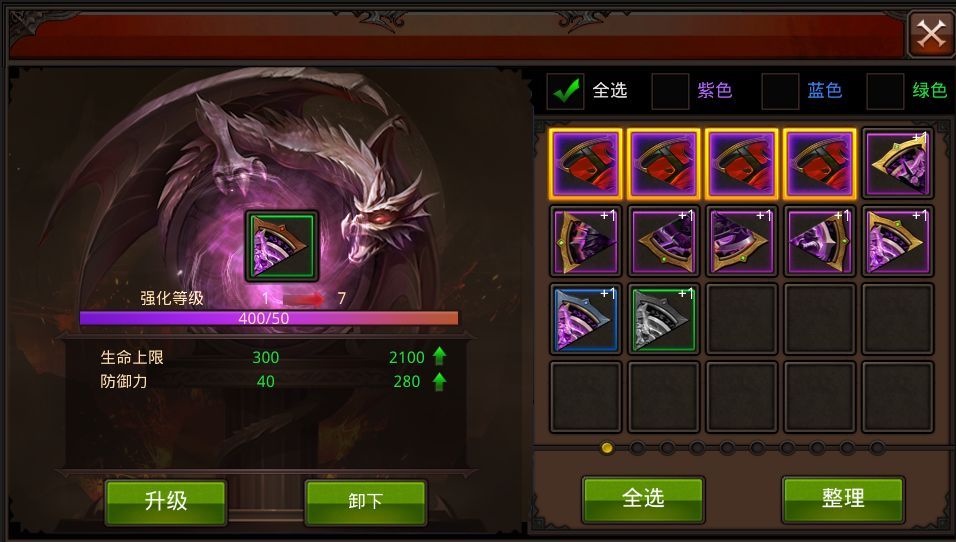956x542 pixels.
Task: Click the bottom 全选 select-all button
Action: (x=643, y=498)
